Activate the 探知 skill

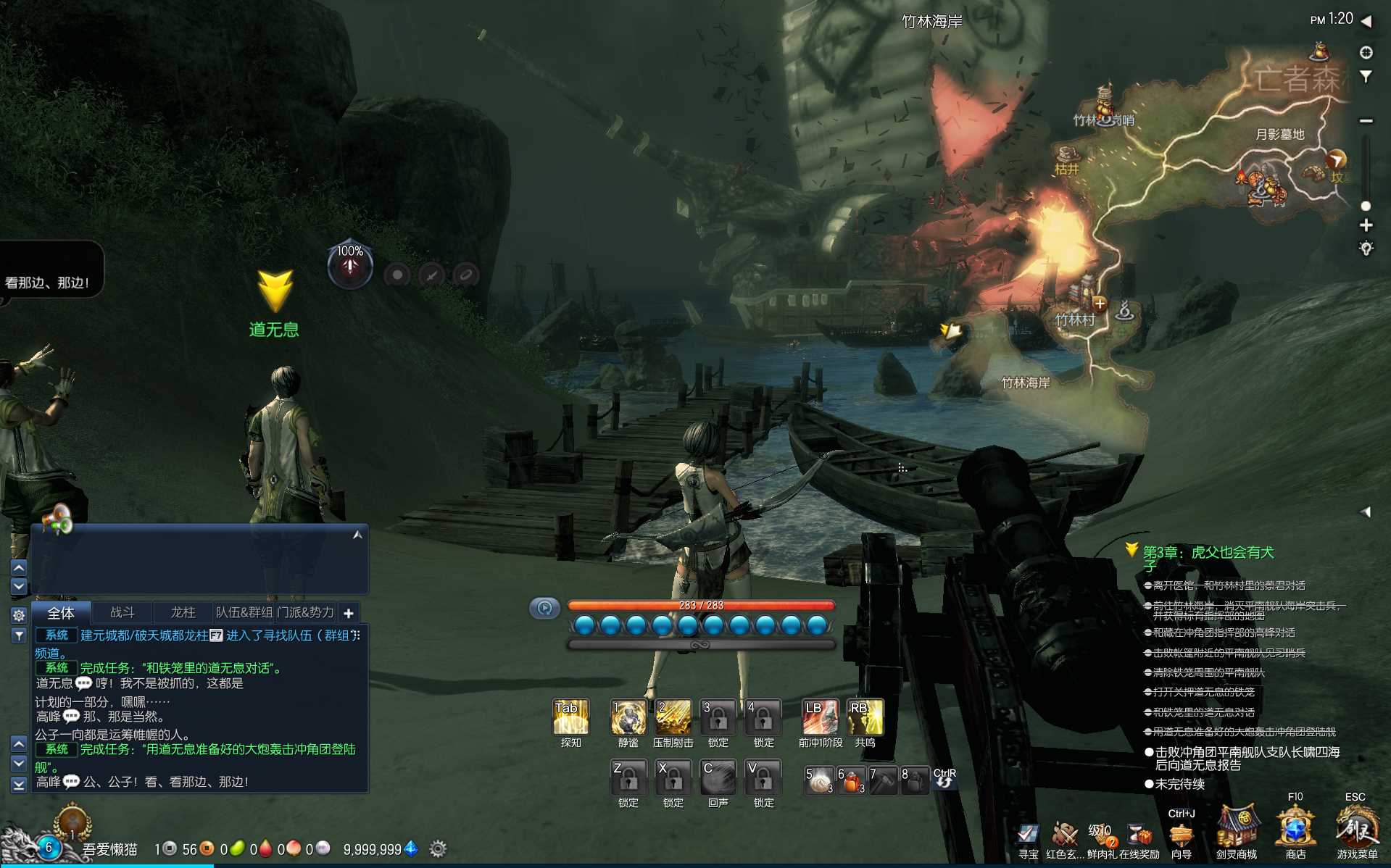pos(570,717)
